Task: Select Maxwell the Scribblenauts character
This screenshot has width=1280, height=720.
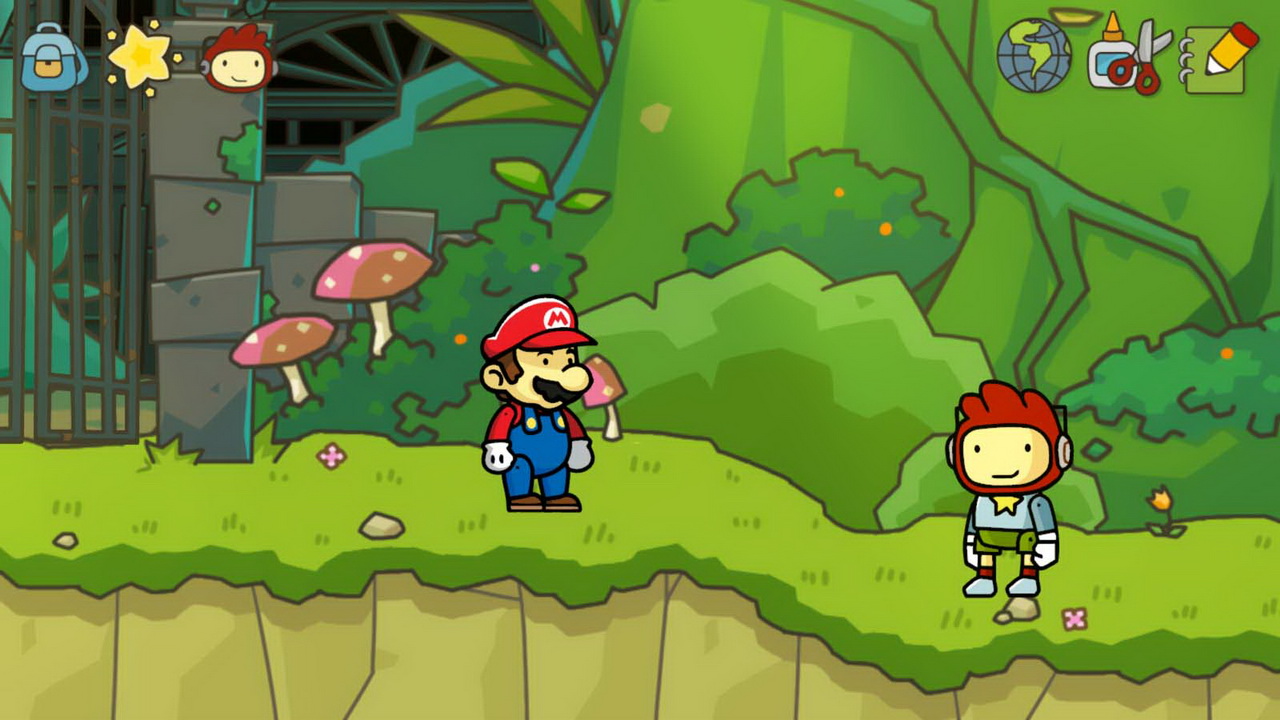Action: coord(1010,490)
